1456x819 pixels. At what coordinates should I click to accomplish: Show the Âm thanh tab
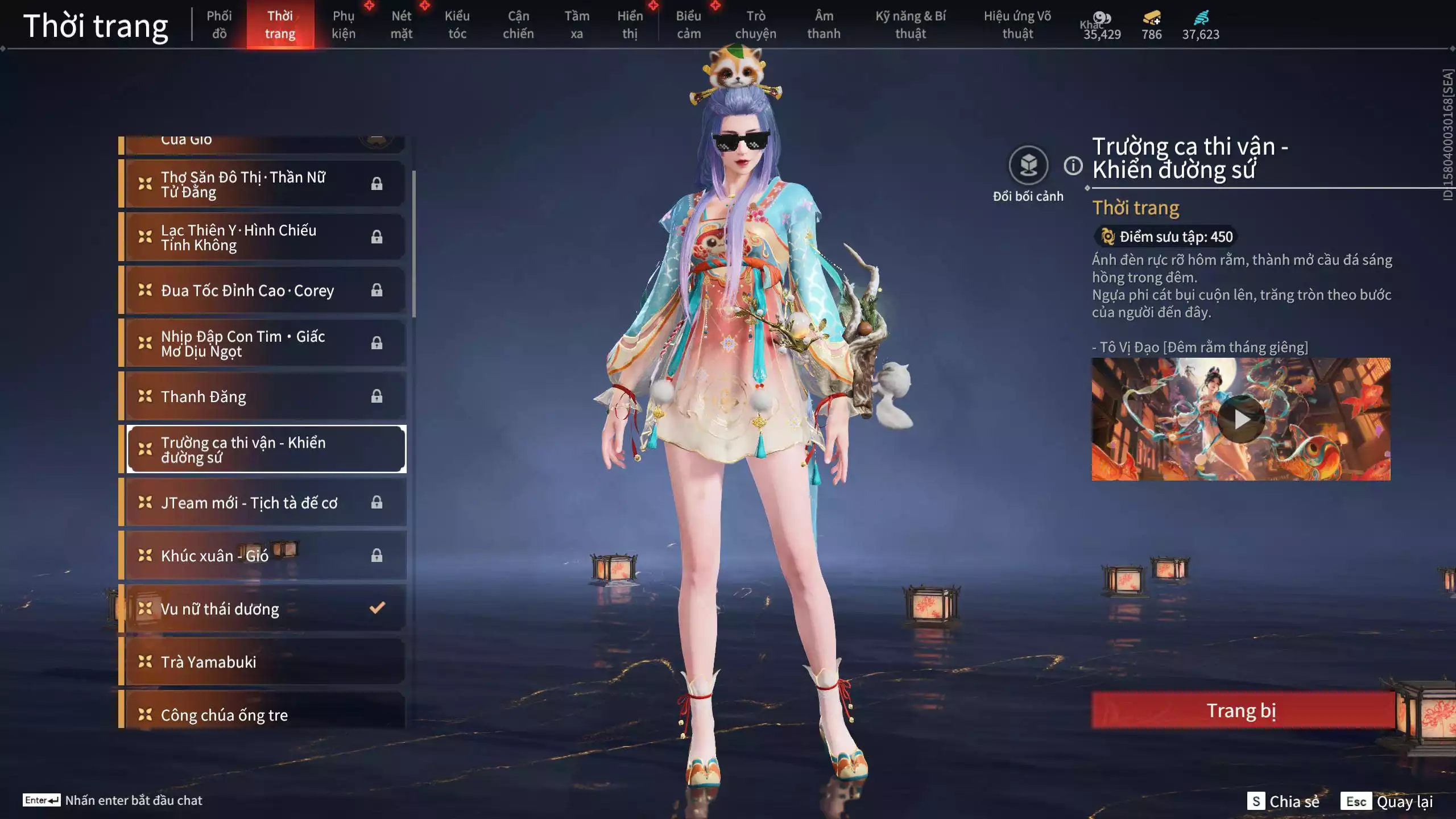824,25
